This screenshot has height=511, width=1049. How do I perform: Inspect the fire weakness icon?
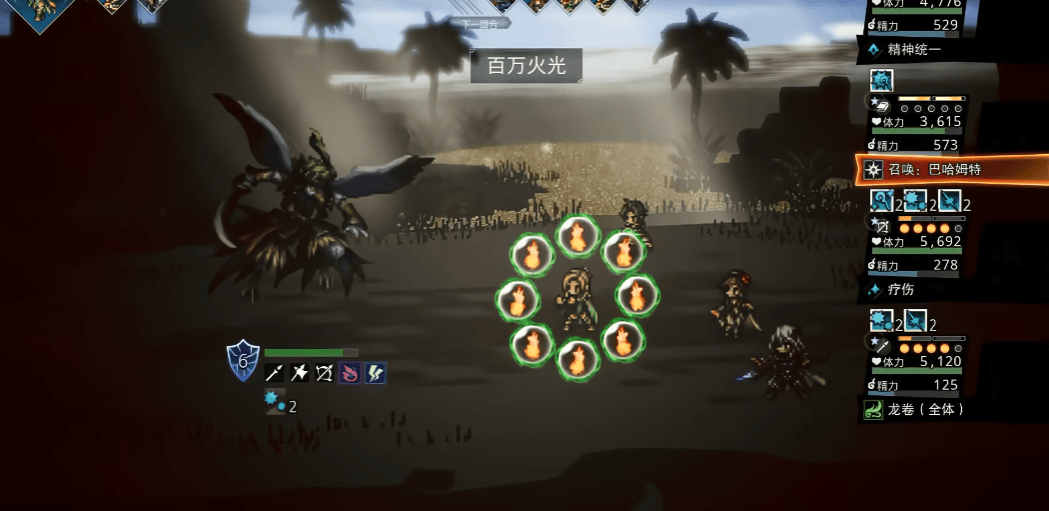click(350, 373)
